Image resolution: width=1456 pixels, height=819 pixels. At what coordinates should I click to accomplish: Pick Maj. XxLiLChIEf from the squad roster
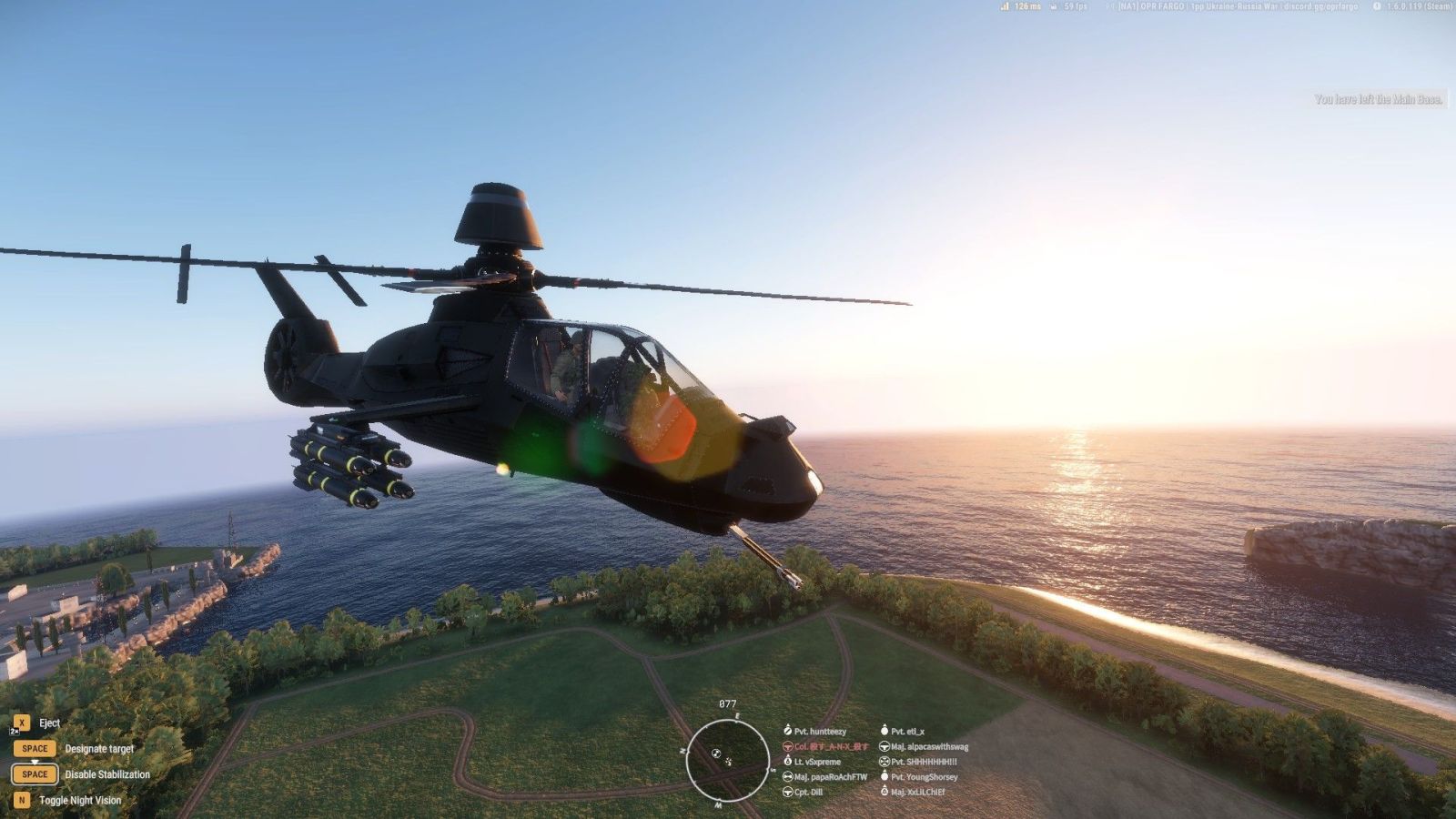point(916,792)
